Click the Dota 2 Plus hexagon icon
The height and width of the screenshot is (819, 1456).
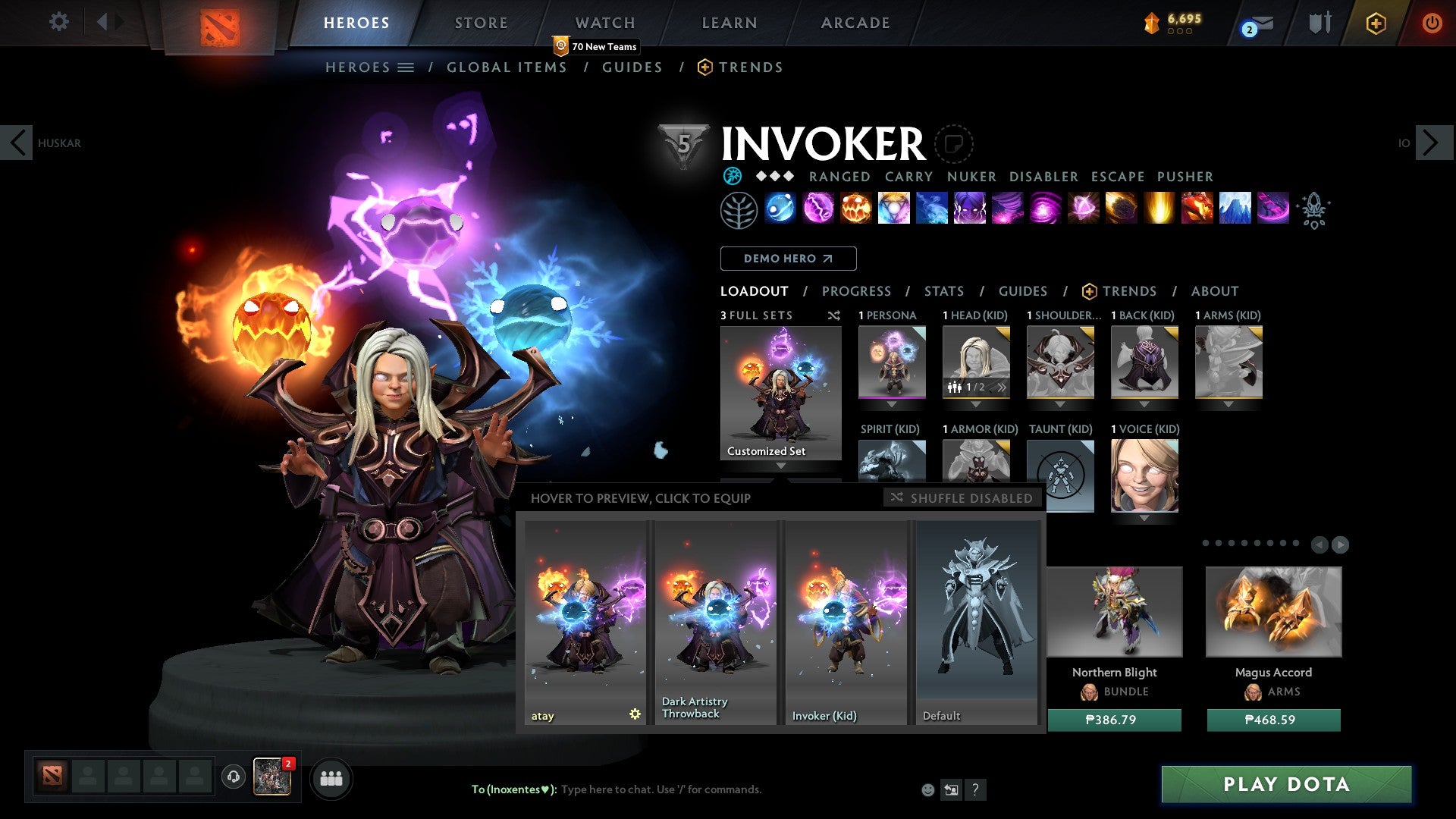point(1376,23)
